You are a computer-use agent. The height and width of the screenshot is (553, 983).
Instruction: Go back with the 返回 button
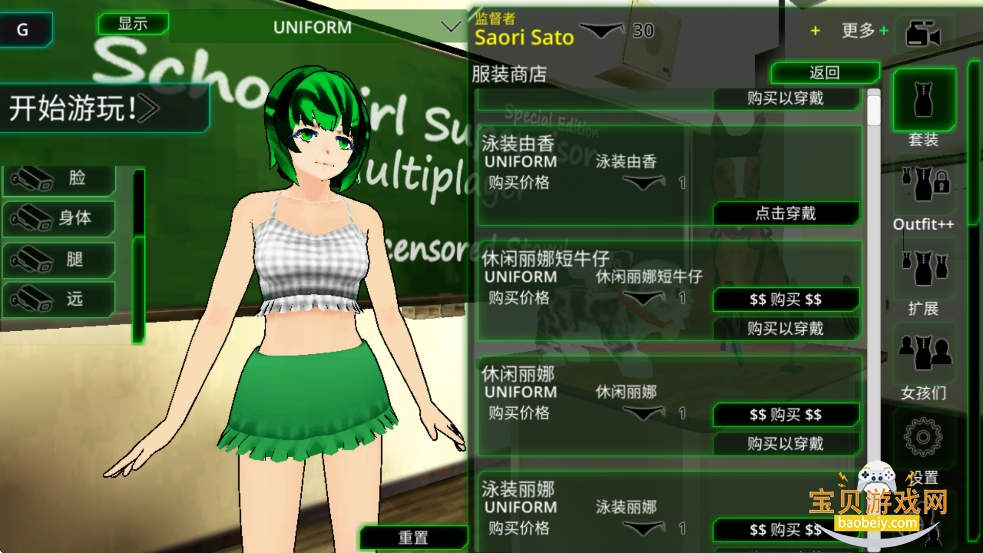coord(824,73)
